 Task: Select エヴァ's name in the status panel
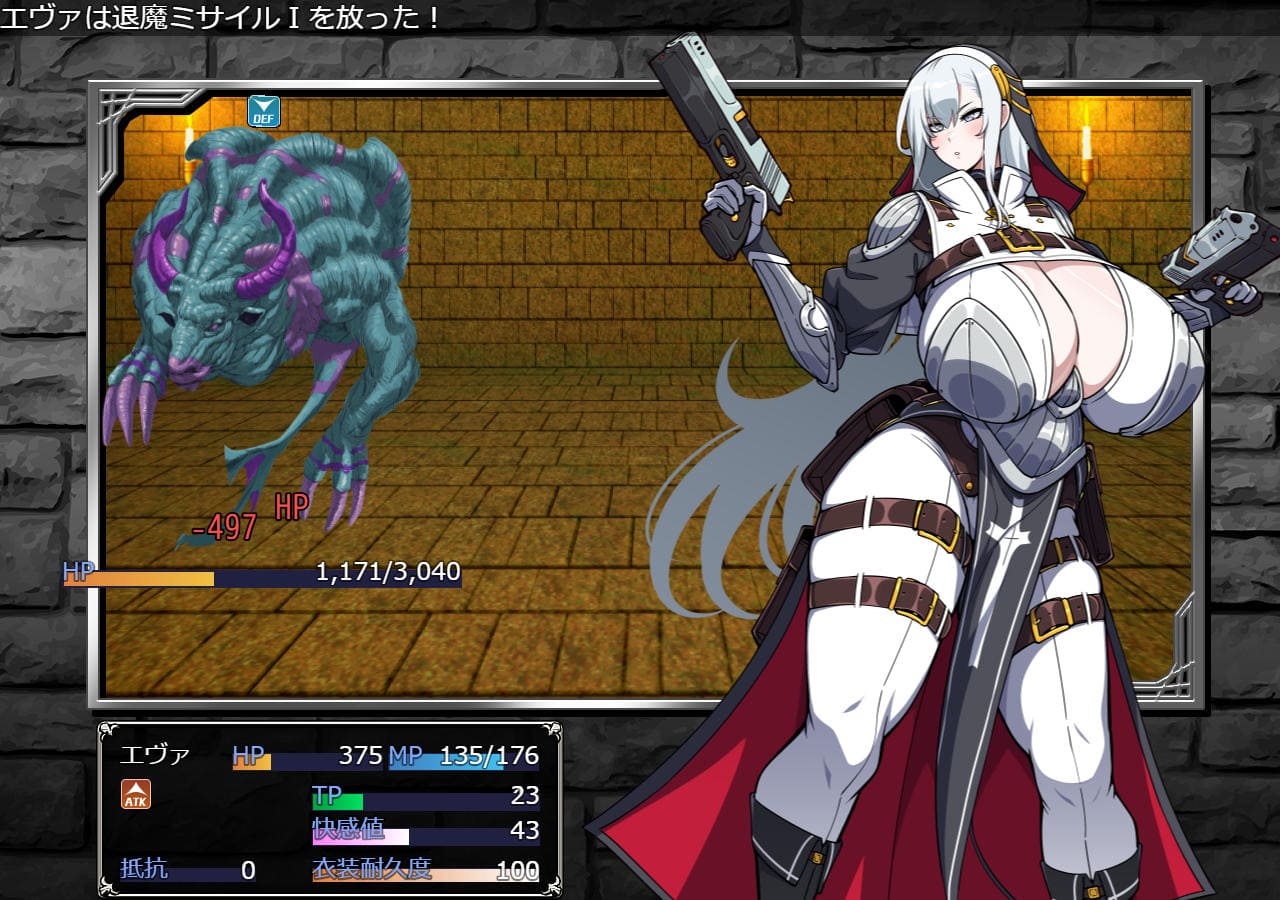(x=154, y=756)
